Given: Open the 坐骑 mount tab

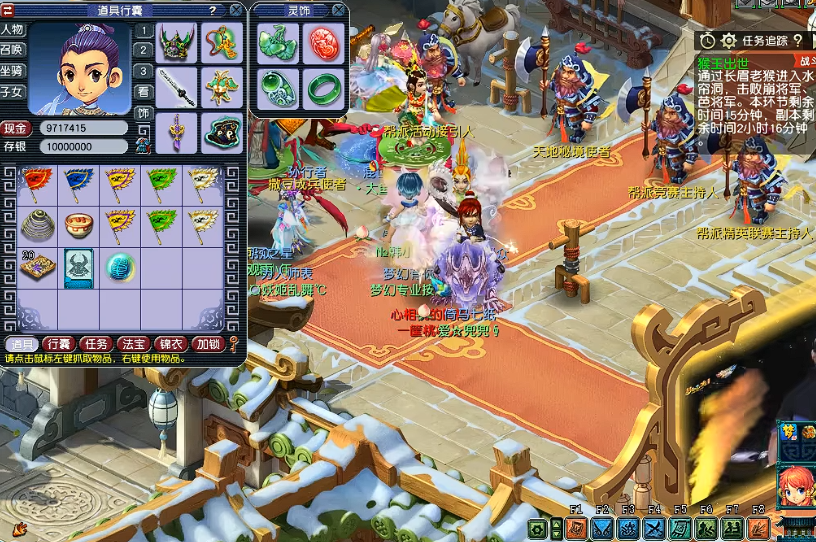Looking at the screenshot, I should click(x=13, y=71).
